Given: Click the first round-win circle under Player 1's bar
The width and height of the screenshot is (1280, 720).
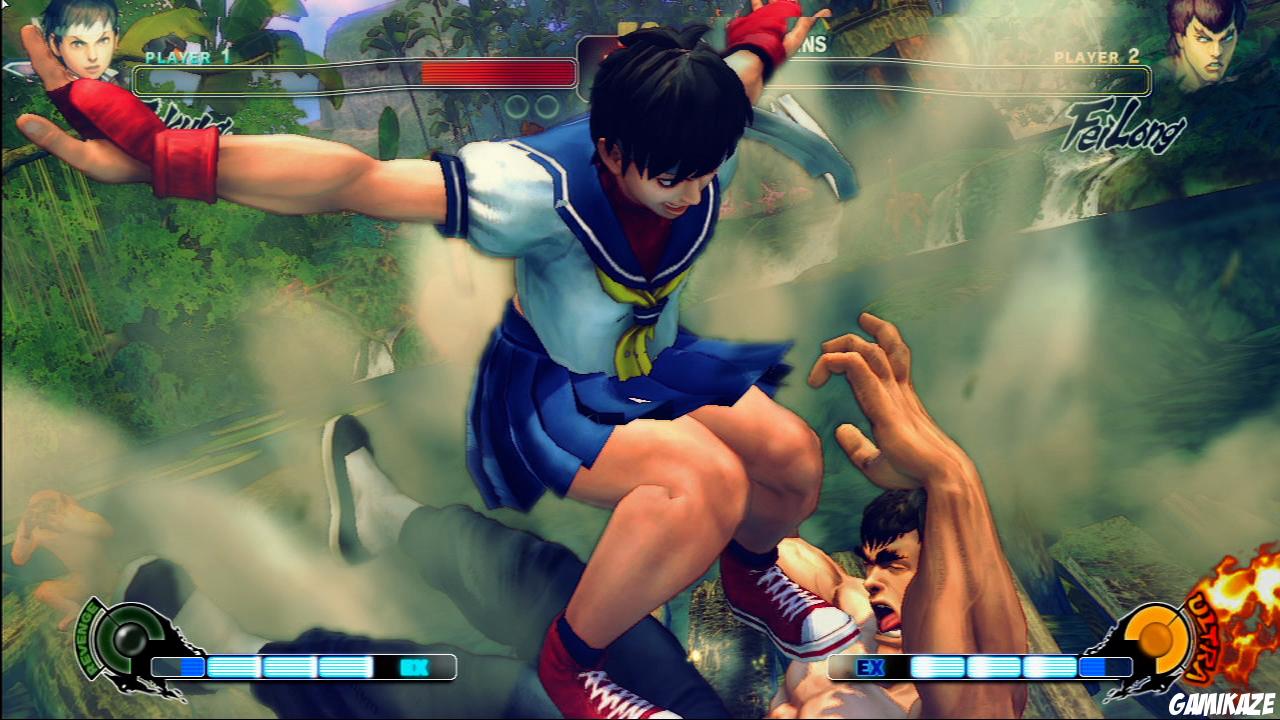Looking at the screenshot, I should pyautogui.click(x=518, y=107).
